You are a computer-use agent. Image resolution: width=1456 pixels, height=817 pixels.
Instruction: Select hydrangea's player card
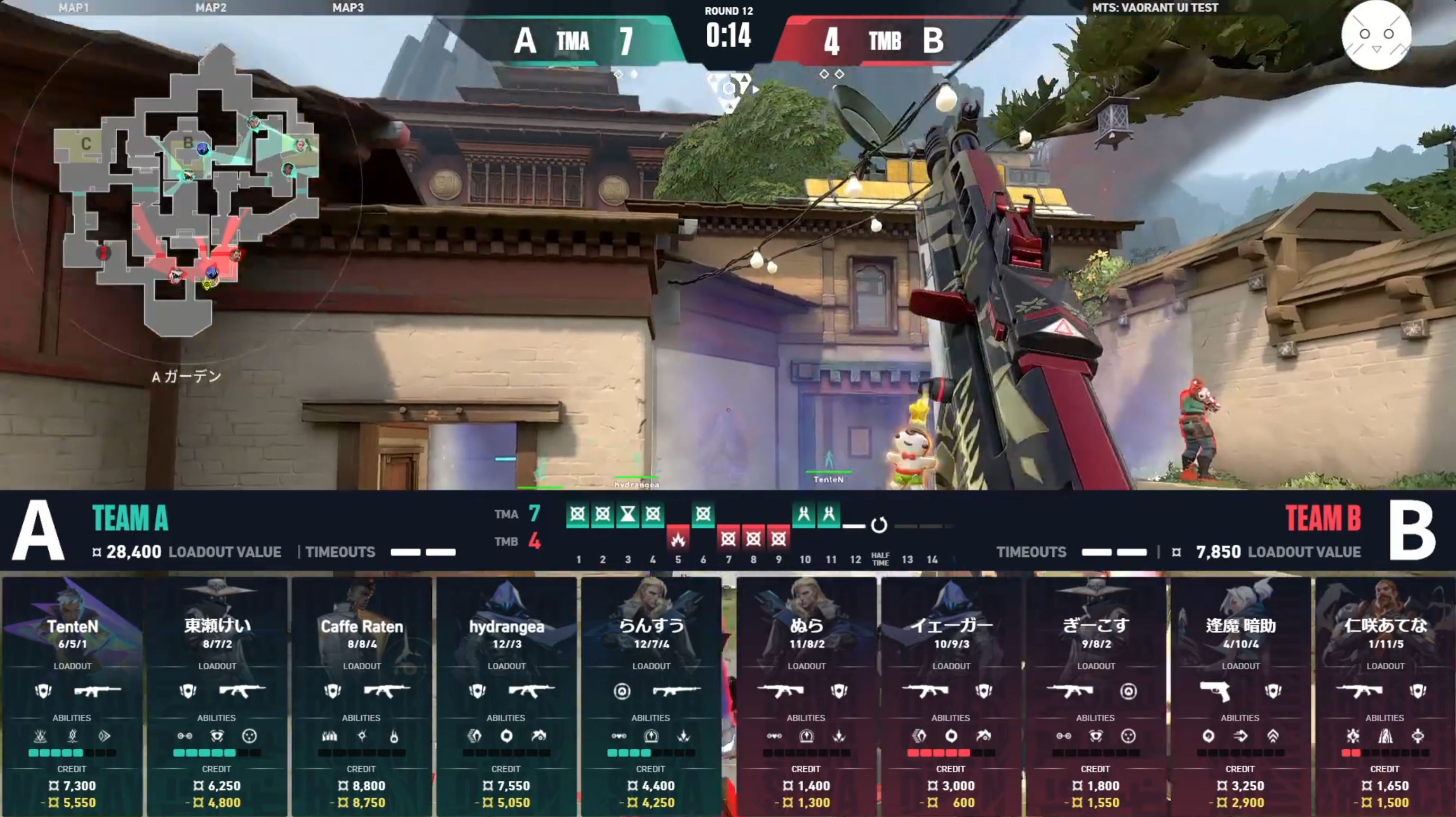click(507, 696)
